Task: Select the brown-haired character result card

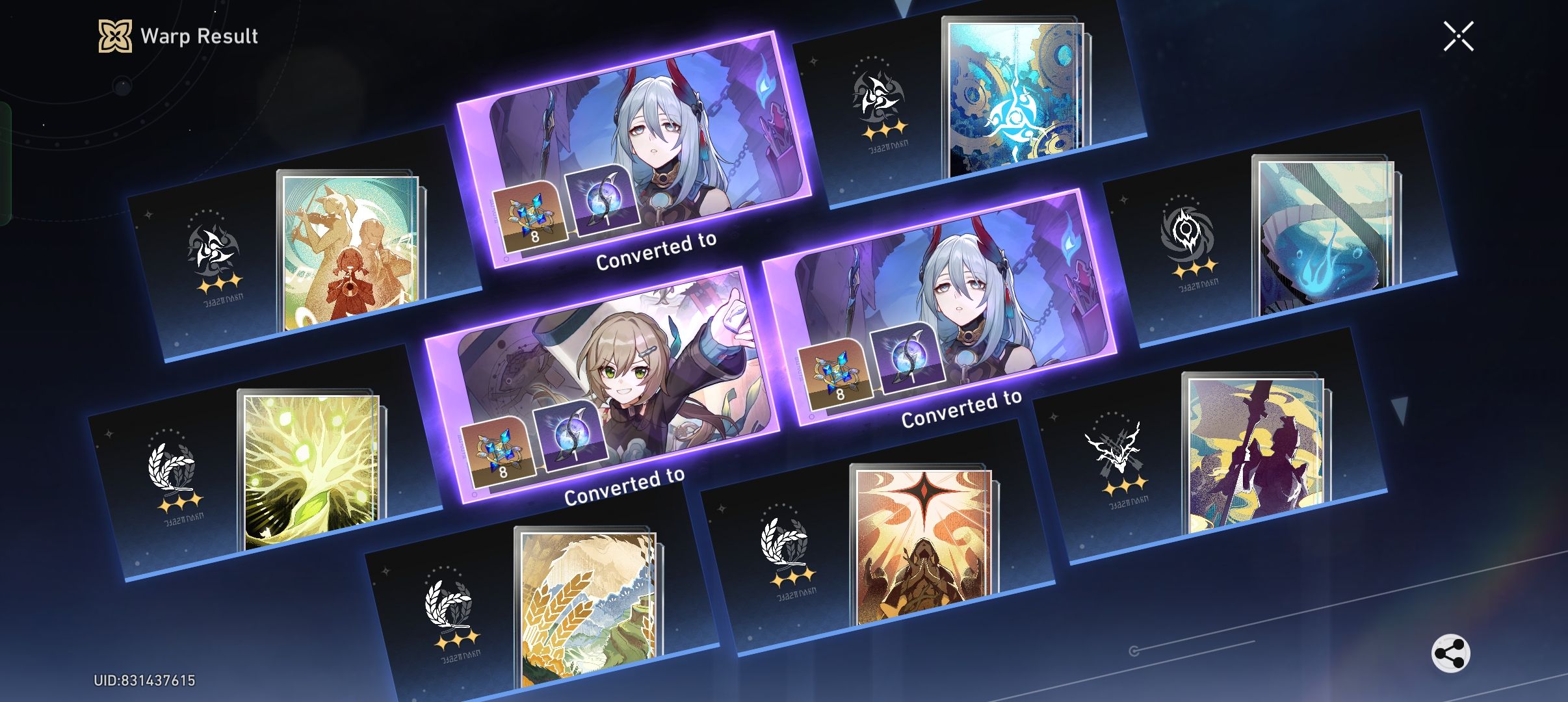Action: (605, 383)
